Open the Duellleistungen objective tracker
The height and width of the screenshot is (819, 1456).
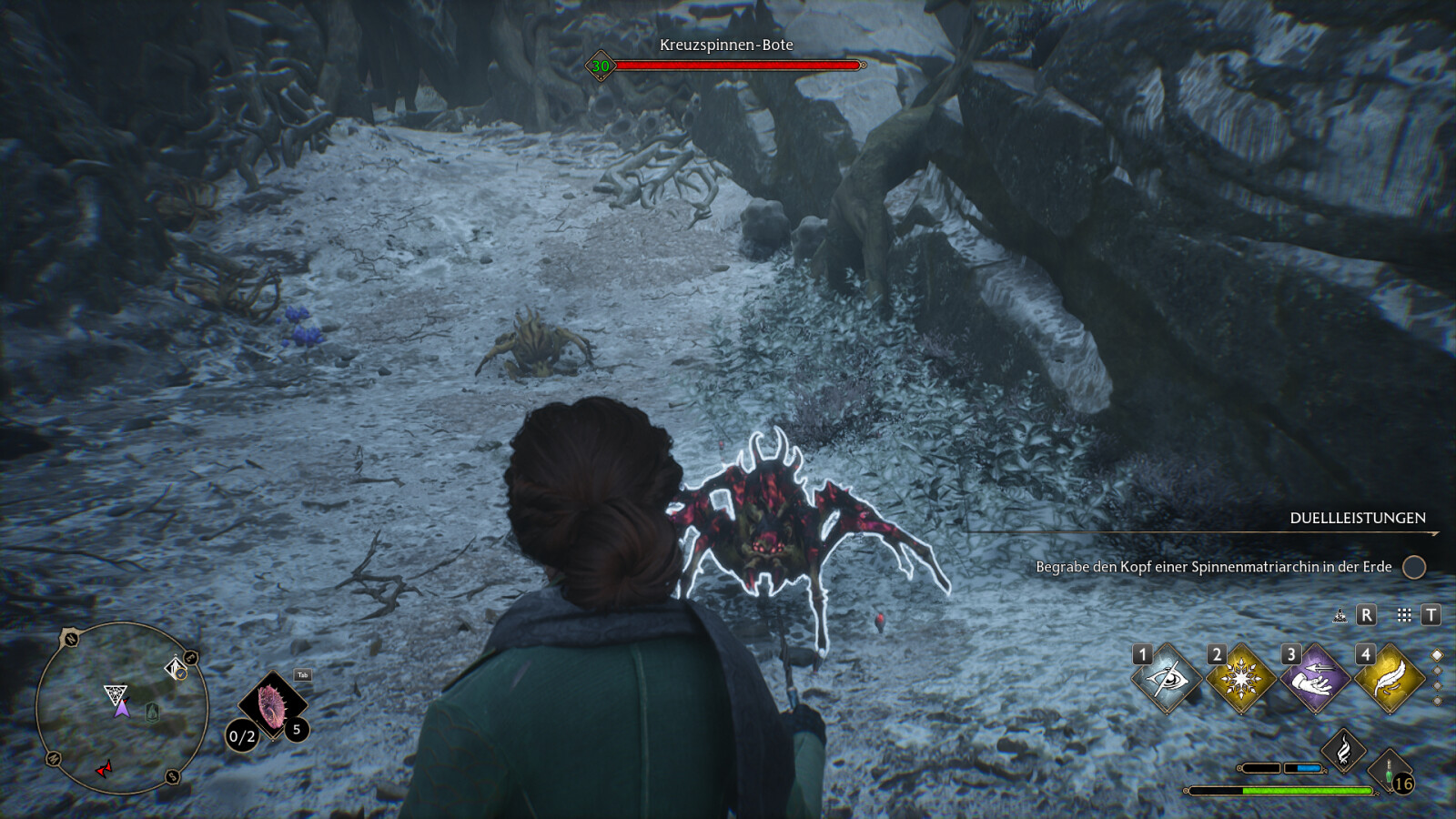click(x=1357, y=518)
